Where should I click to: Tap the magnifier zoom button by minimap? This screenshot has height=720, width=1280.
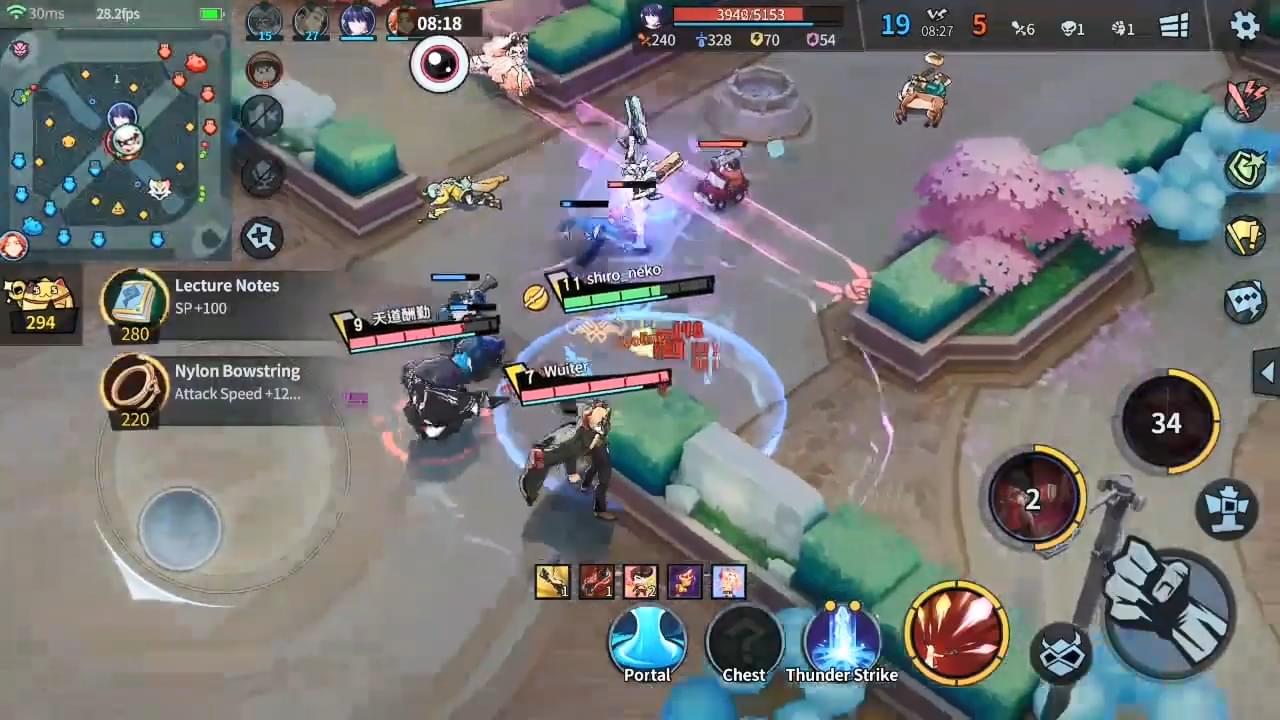tap(261, 237)
